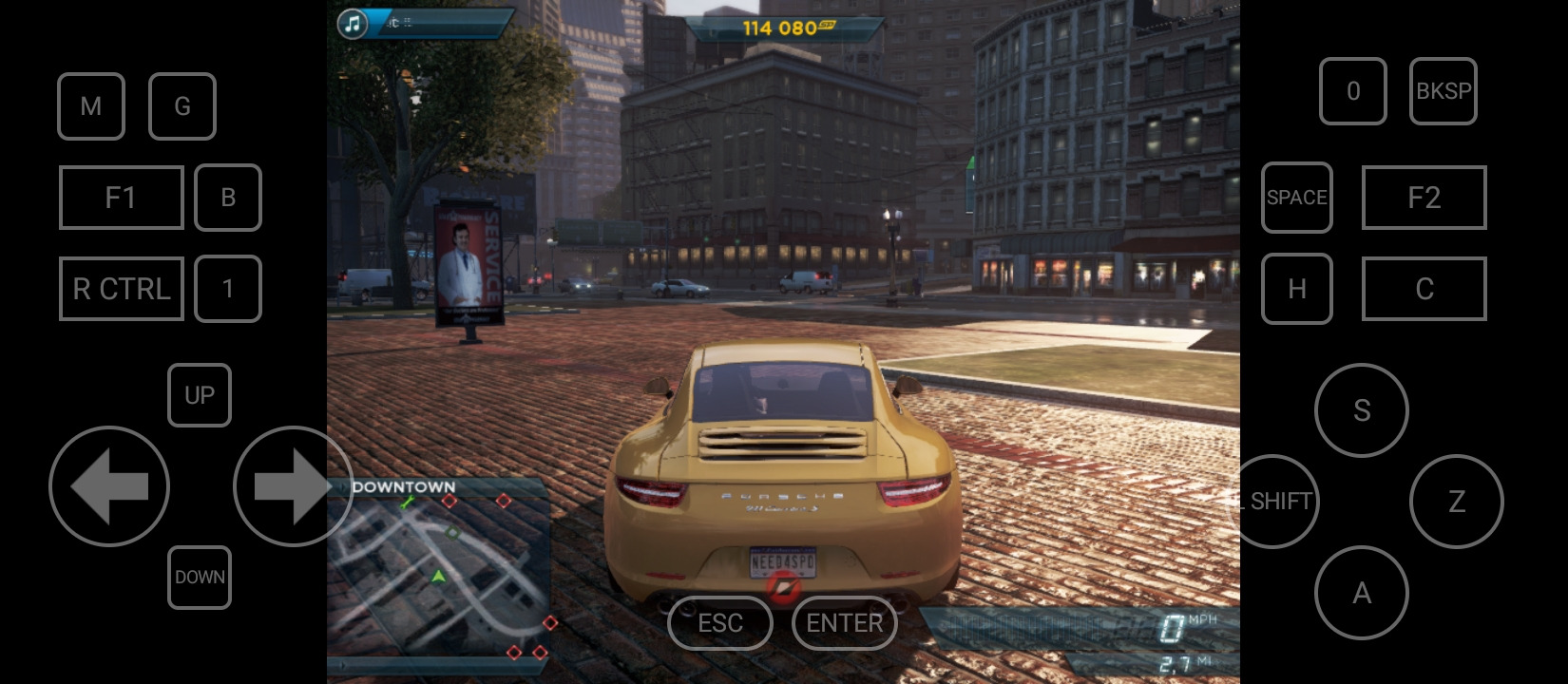The width and height of the screenshot is (1568, 684).
Task: Tap the F1 overlay key
Action: [121, 198]
